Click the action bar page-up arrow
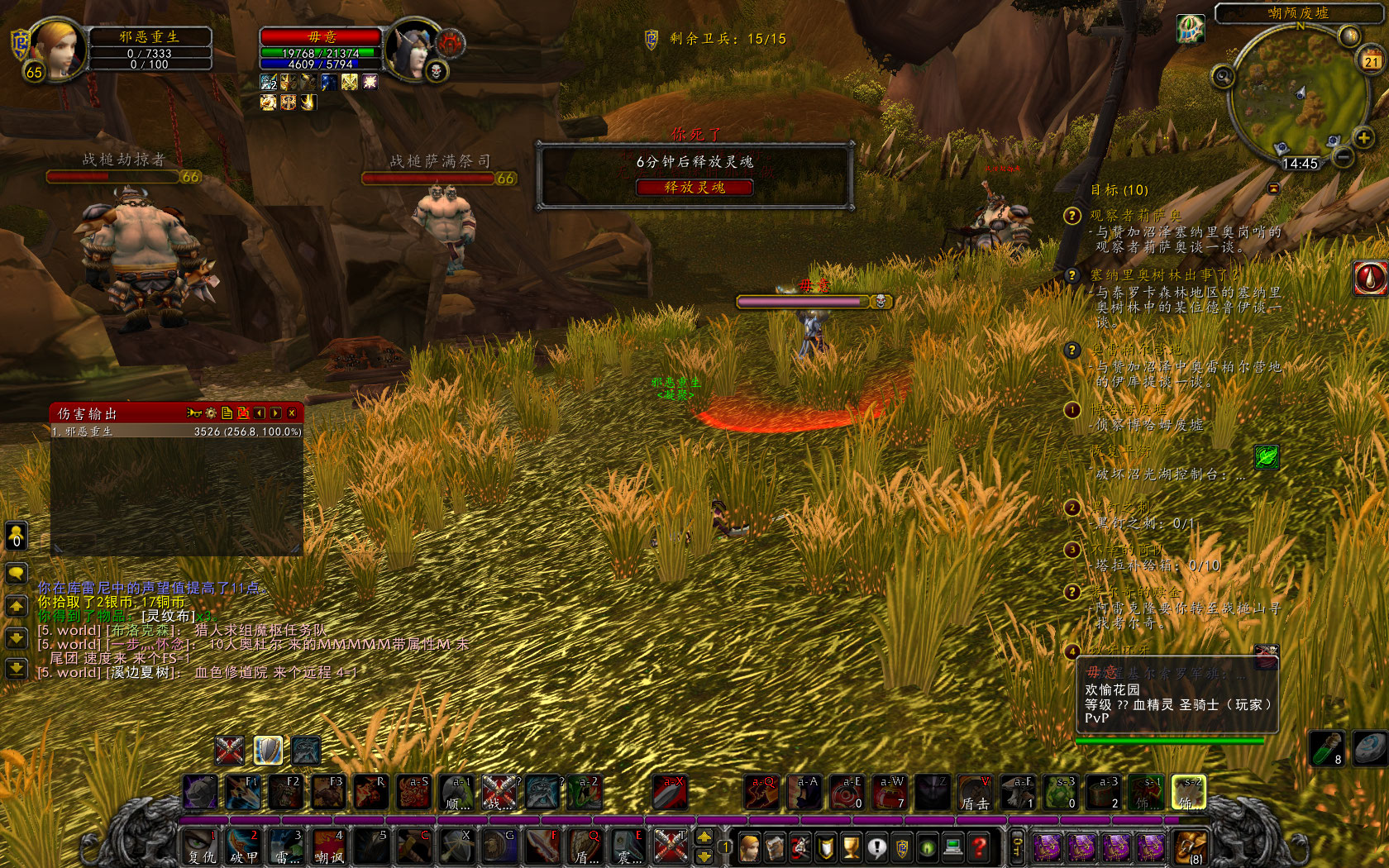Screen dimensions: 1389x868 click(703, 837)
